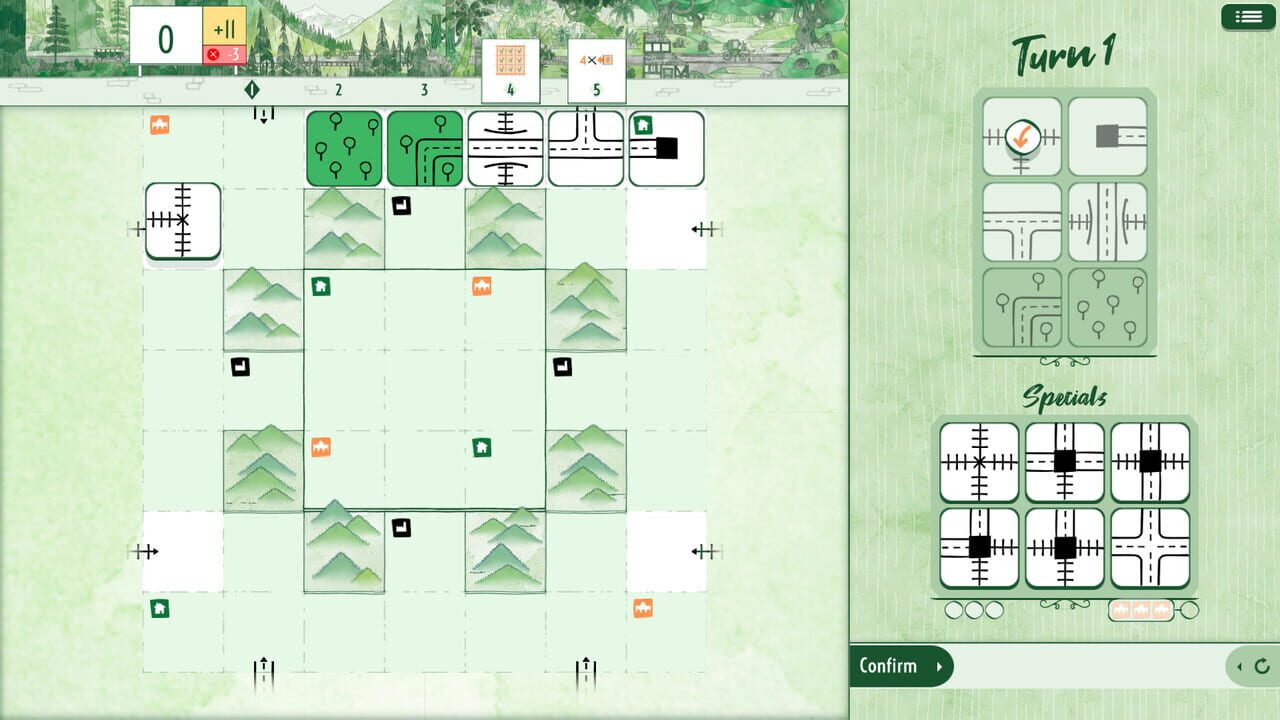
Task: Open the game menu icon in top-right corner
Action: (x=1247, y=16)
